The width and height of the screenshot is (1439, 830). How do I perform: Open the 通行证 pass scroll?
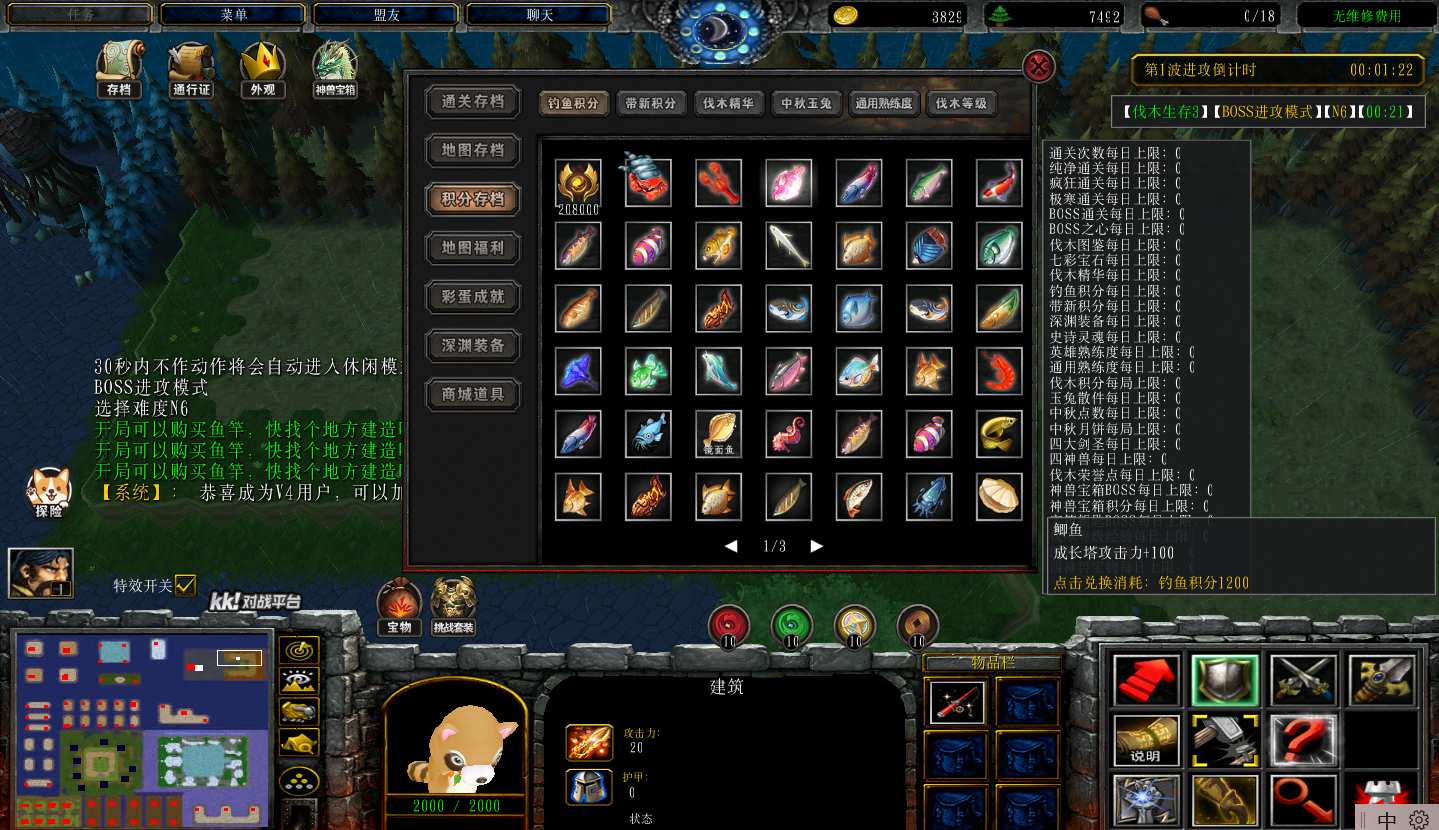[191, 68]
